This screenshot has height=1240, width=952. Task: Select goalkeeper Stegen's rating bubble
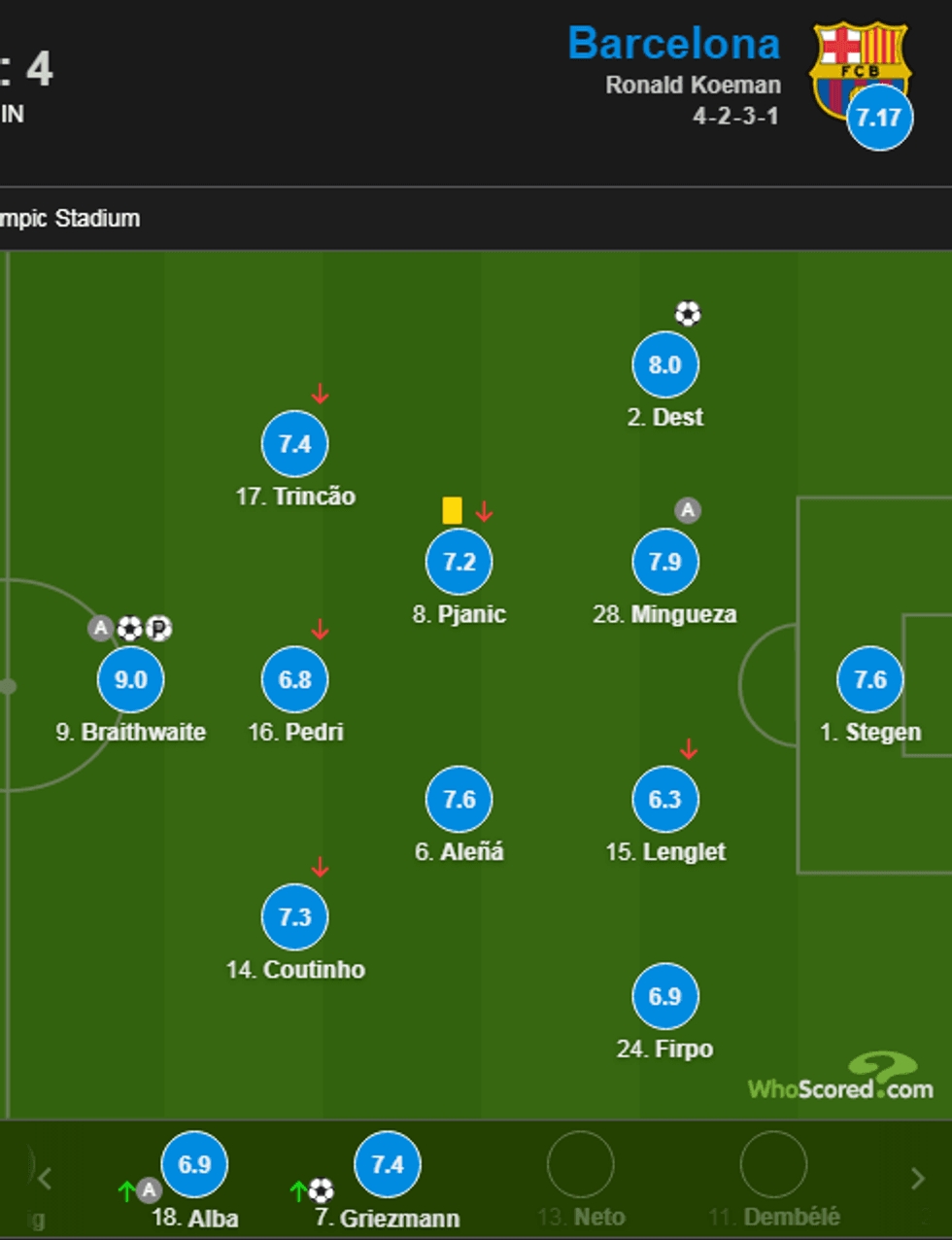pyautogui.click(x=870, y=679)
